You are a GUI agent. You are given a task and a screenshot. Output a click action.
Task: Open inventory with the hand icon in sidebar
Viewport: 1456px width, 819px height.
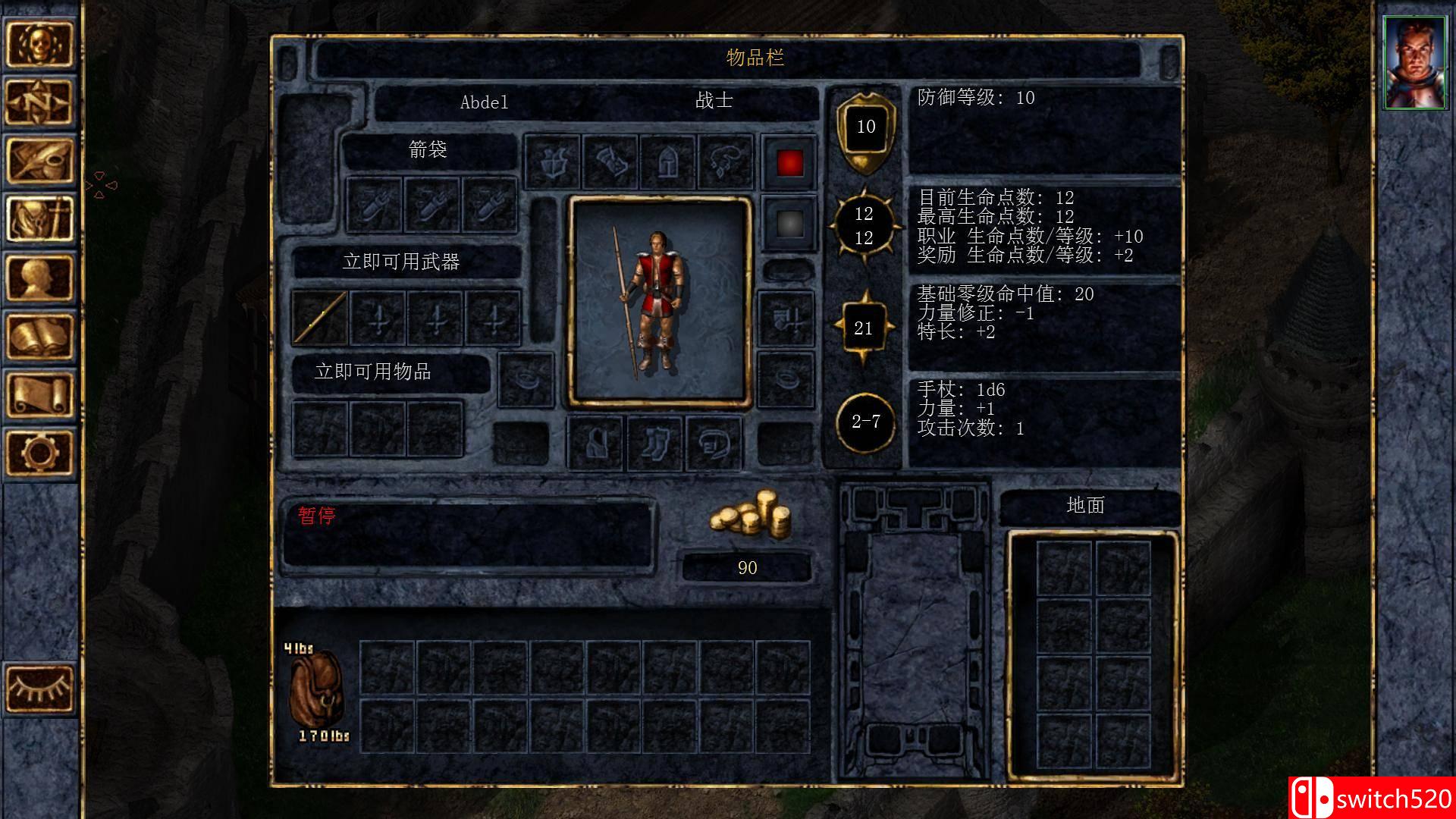[x=42, y=220]
